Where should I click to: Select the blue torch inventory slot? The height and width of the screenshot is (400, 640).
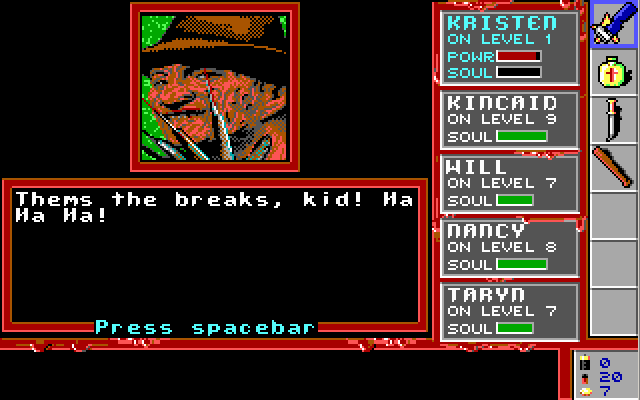tap(613, 24)
